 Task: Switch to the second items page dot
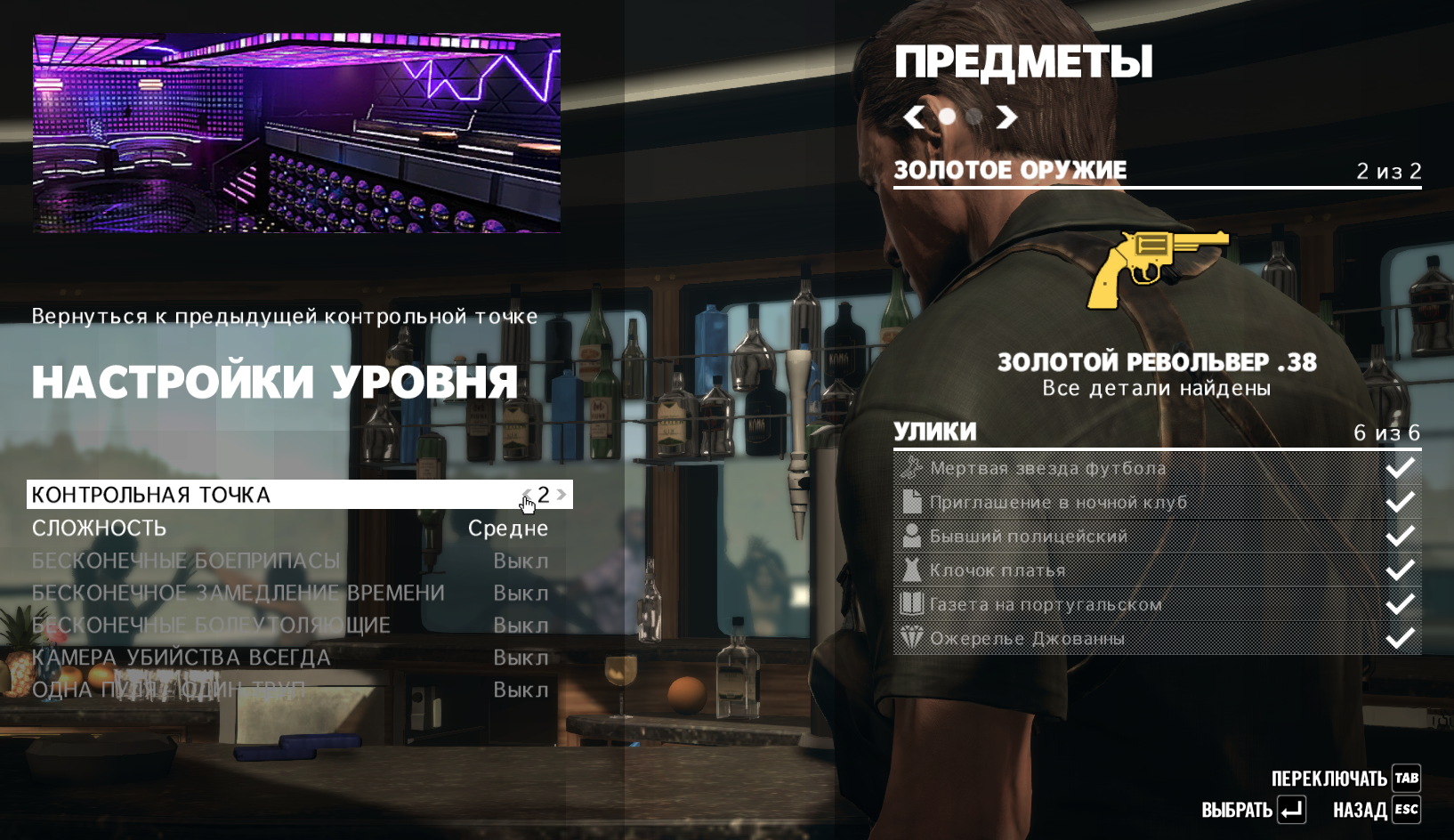pyautogui.click(x=973, y=116)
